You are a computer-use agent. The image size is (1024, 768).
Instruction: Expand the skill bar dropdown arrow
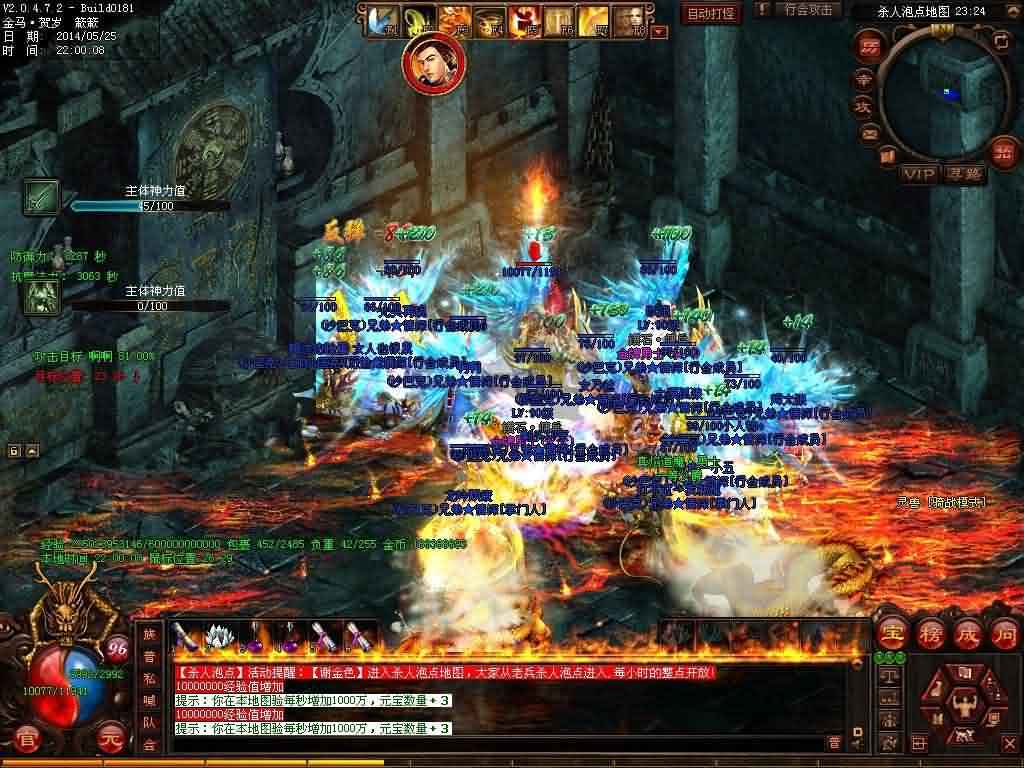click(658, 31)
